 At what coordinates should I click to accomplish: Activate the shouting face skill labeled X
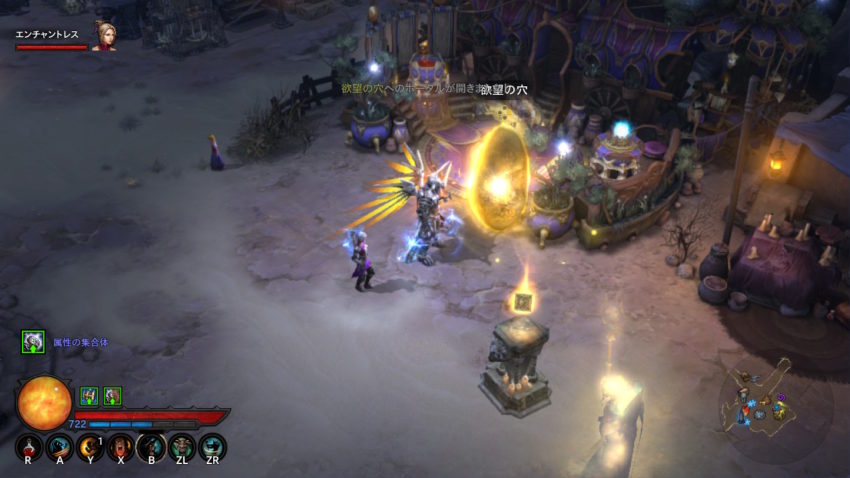pyautogui.click(x=121, y=446)
